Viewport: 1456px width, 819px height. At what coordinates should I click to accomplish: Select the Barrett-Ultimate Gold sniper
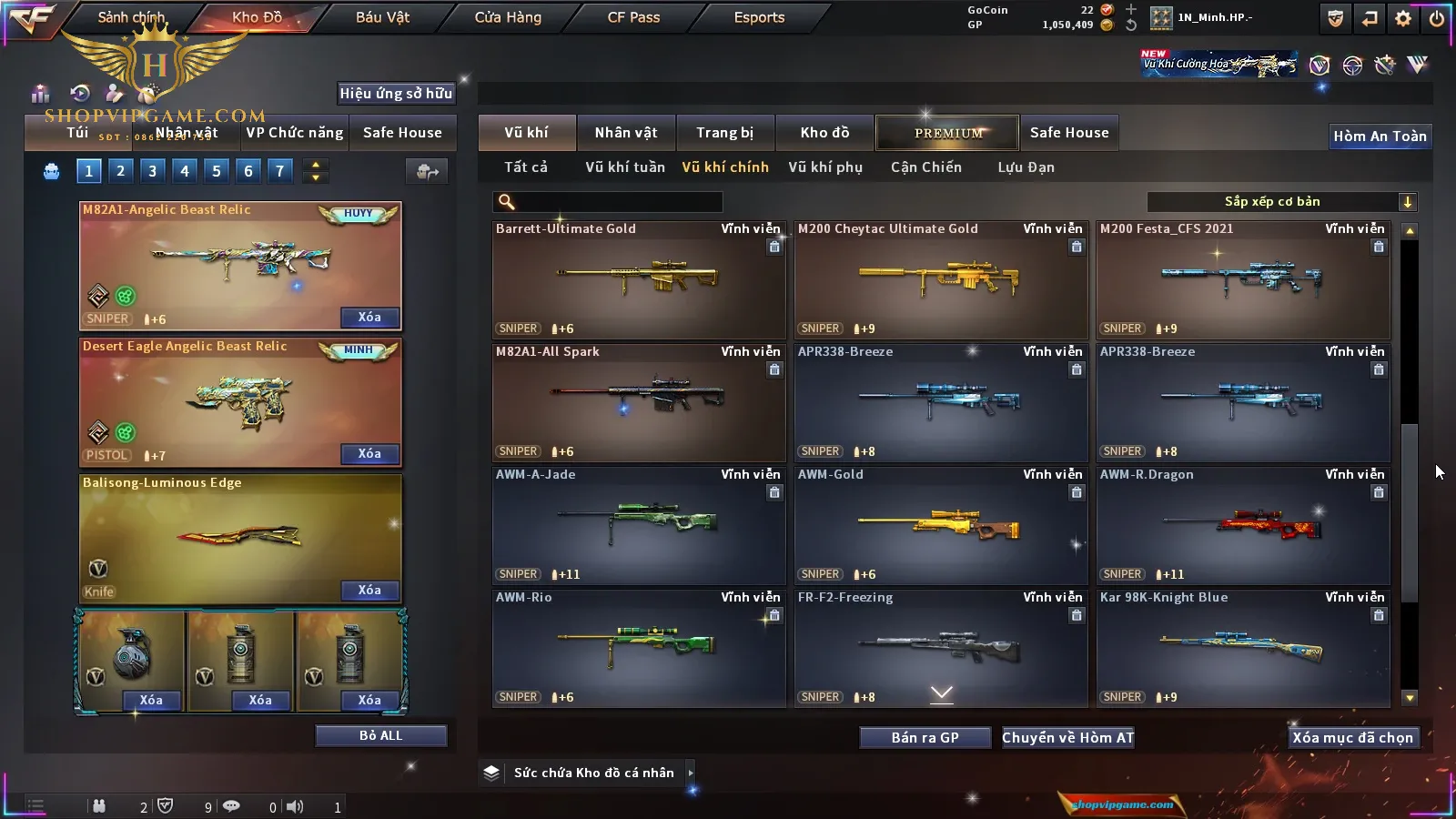click(x=638, y=279)
